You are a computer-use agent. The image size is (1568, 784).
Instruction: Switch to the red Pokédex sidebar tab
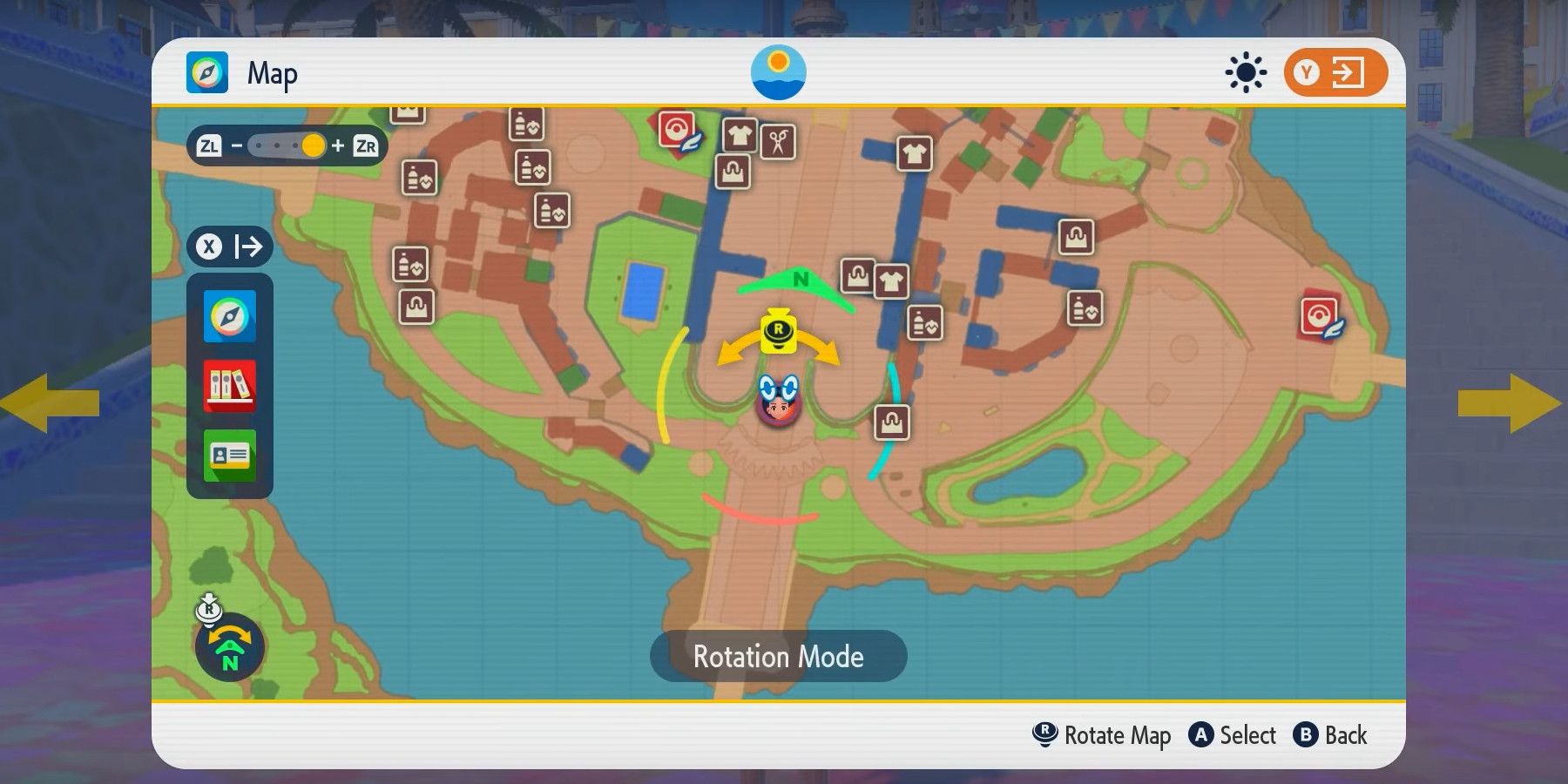click(229, 385)
